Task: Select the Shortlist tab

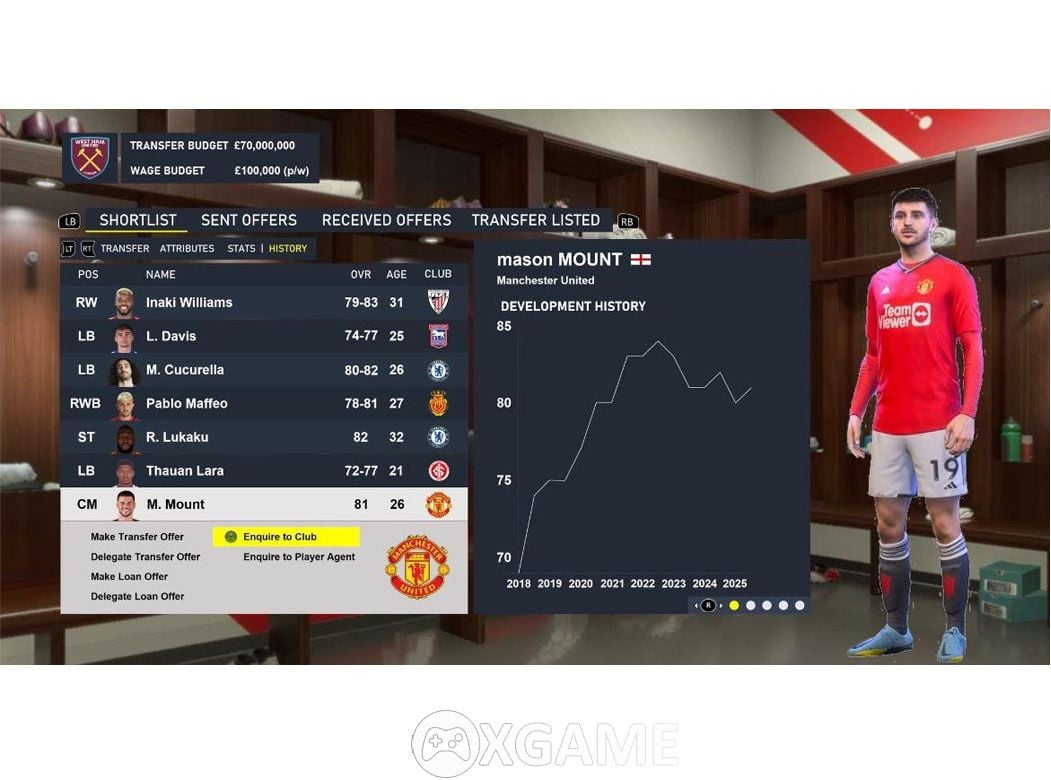Action: click(138, 220)
